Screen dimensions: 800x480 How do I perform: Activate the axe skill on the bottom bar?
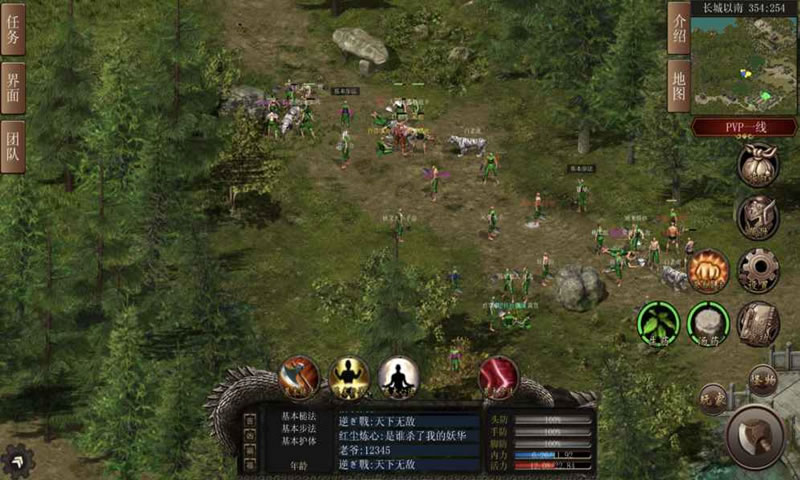click(298, 378)
